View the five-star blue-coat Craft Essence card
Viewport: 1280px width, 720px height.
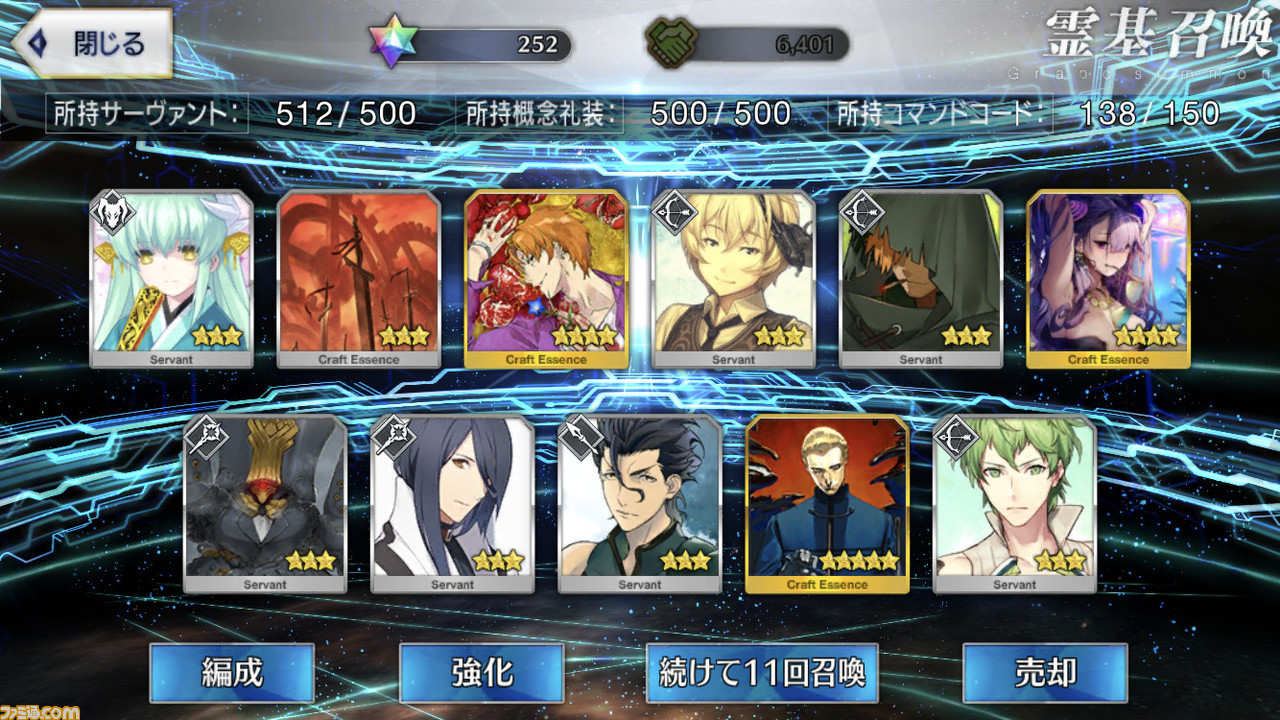click(827, 503)
